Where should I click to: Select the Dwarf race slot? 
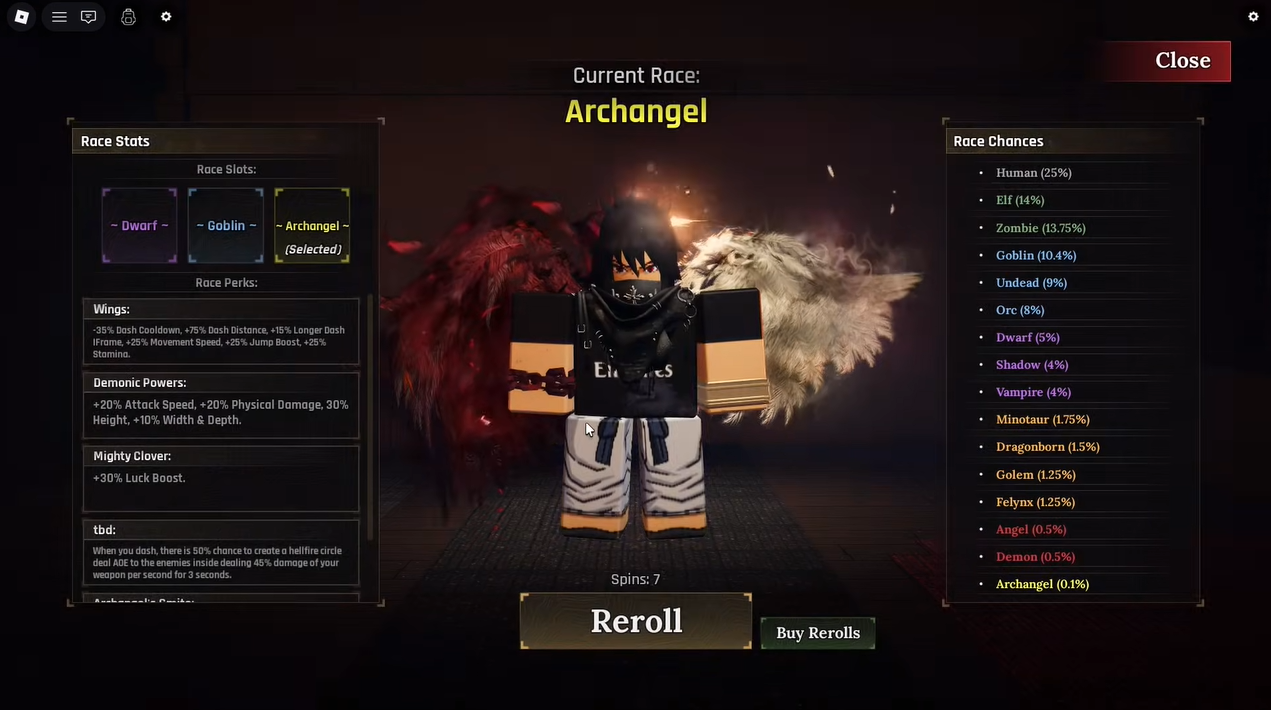click(139, 226)
